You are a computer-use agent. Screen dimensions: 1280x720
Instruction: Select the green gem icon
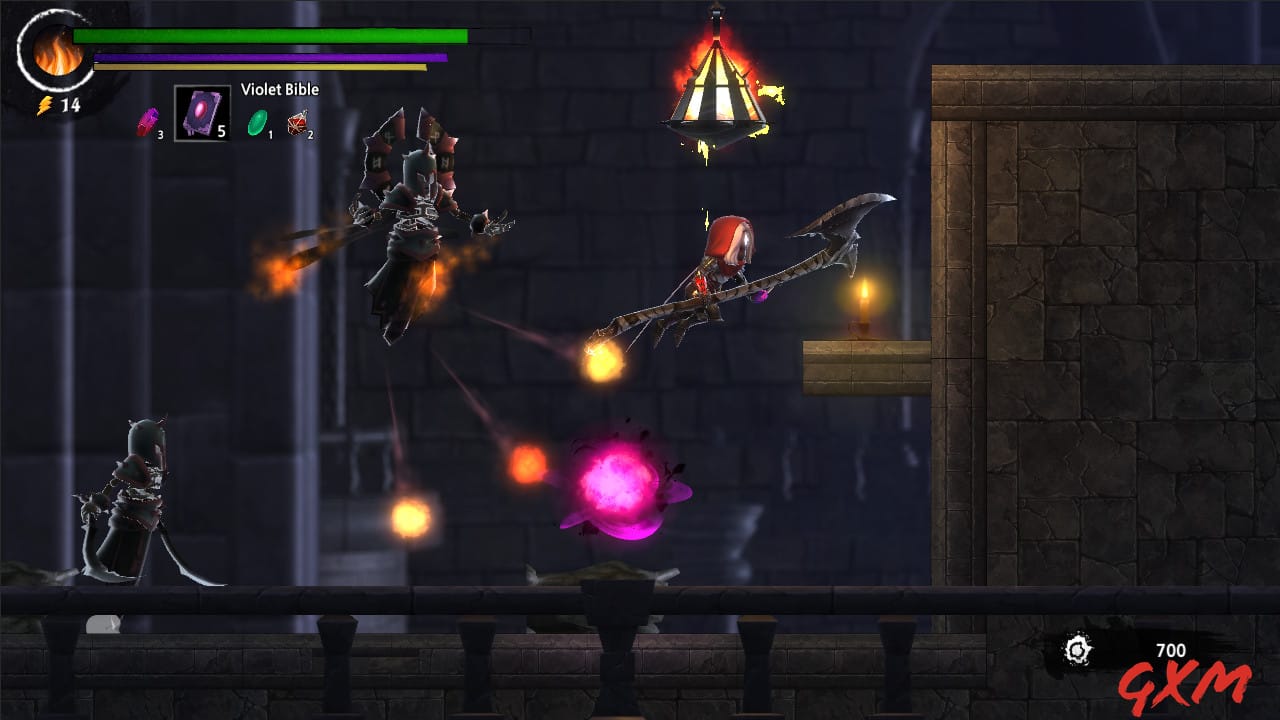[x=258, y=122]
